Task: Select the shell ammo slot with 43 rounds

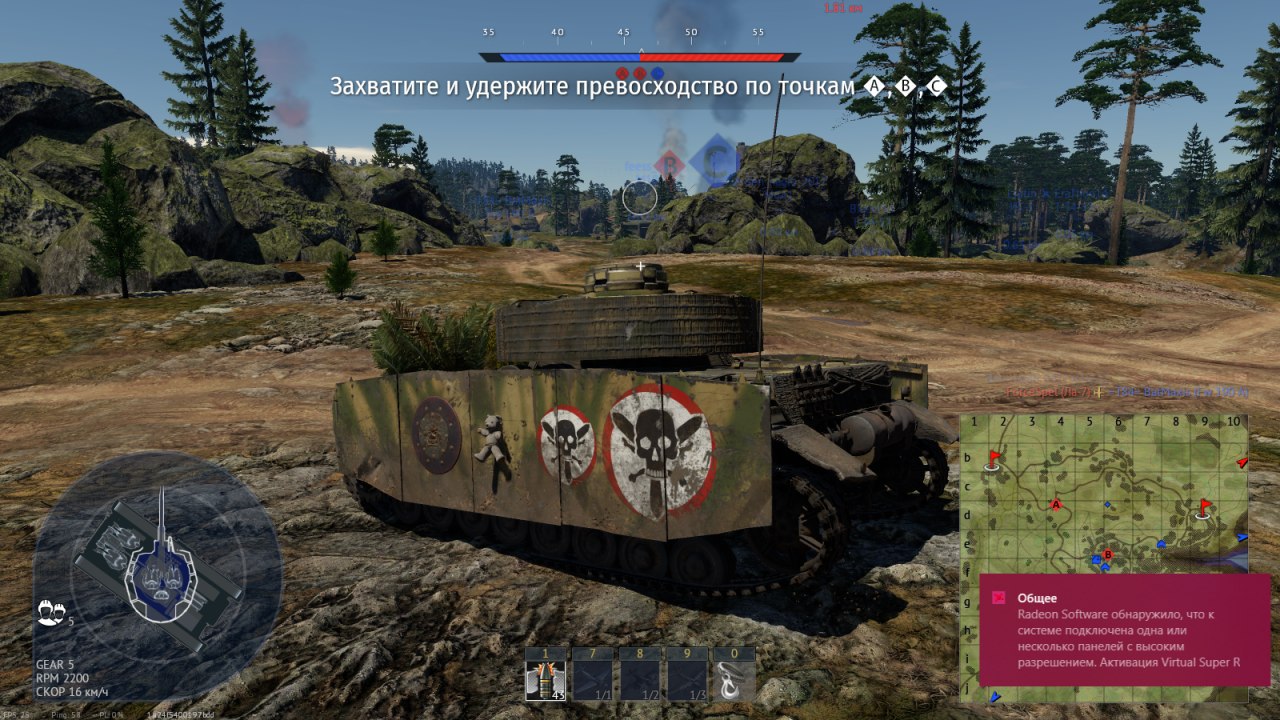Action: 546,680
